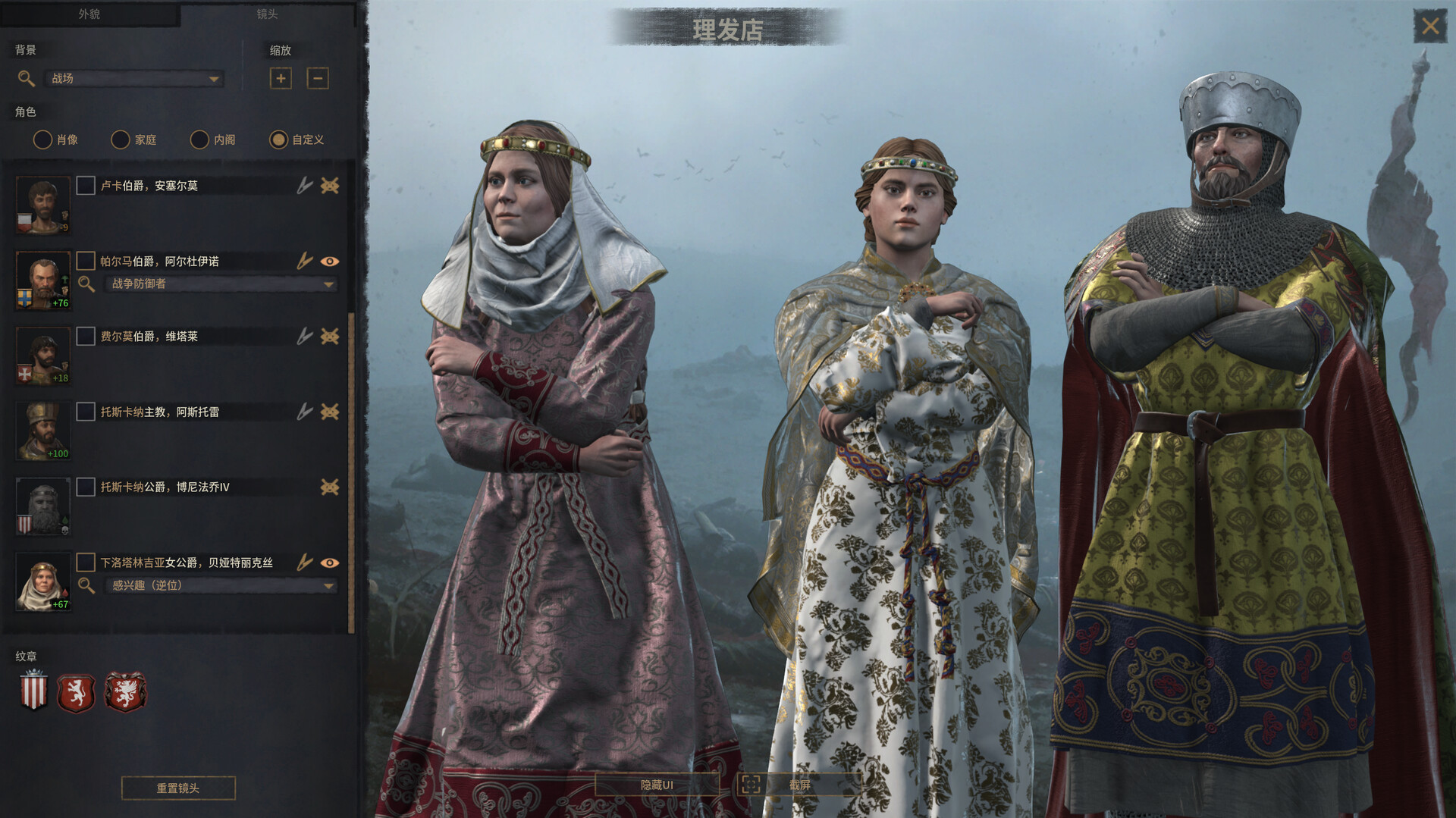This screenshot has height=818, width=1456.
Task: Check the checkbox beside 卢卡伯爵, 安塞尔莫
Action: (x=85, y=185)
